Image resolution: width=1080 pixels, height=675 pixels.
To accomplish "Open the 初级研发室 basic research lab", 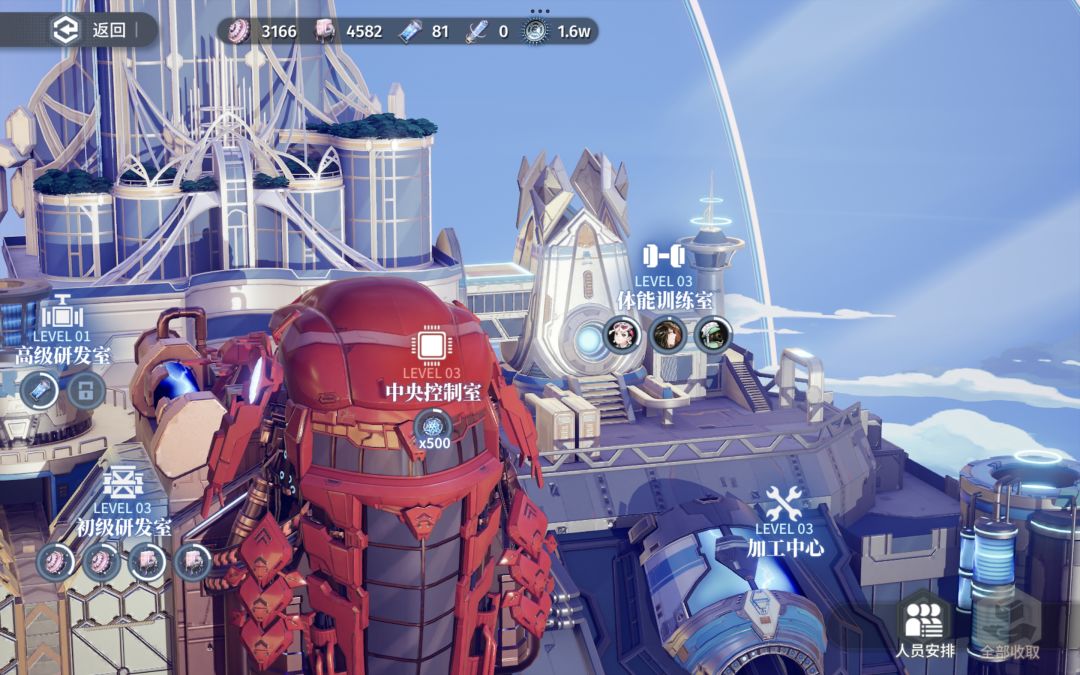I will (x=124, y=526).
